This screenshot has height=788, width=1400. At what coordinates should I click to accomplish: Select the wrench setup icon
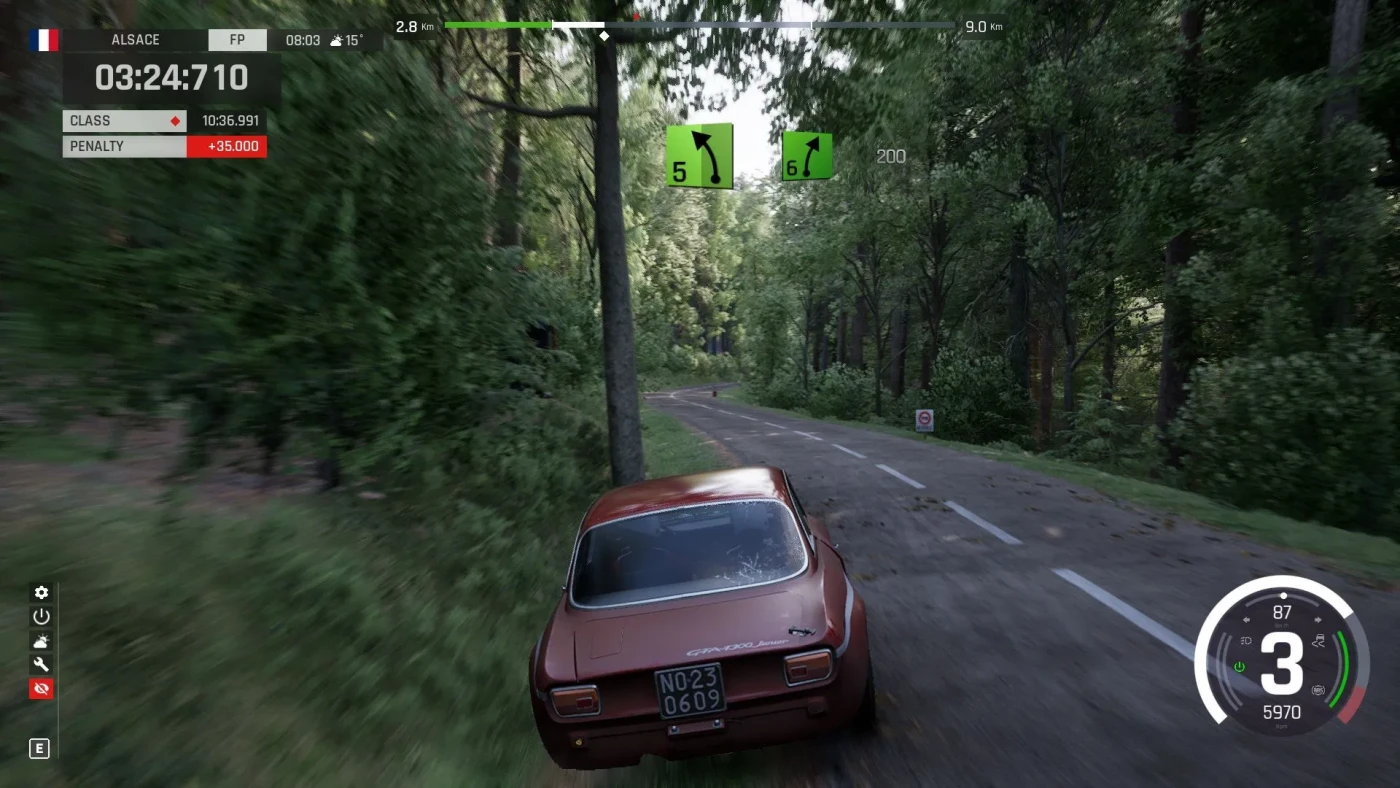[x=41, y=665]
